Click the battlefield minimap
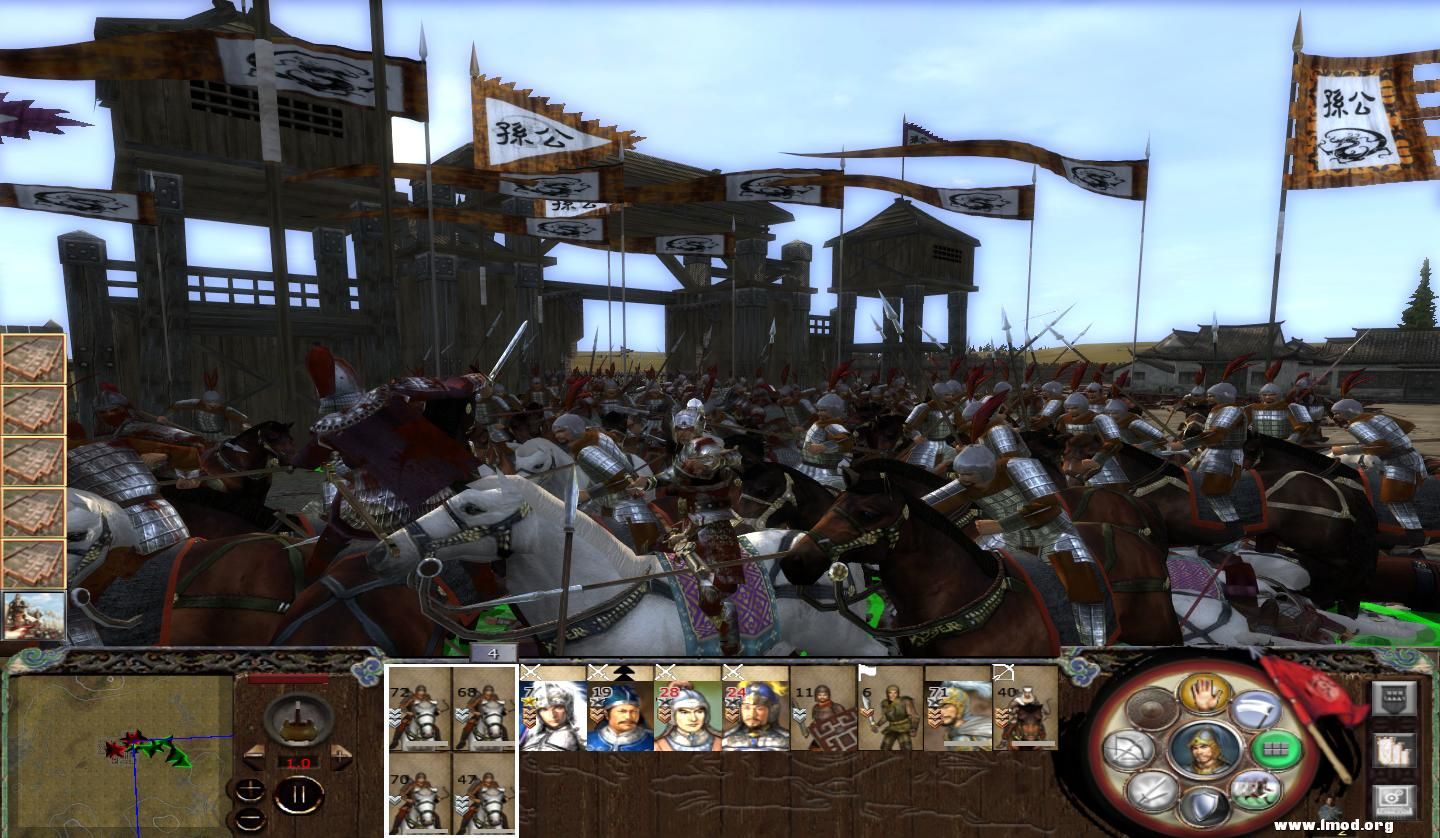The image size is (1440, 838). pos(120,747)
